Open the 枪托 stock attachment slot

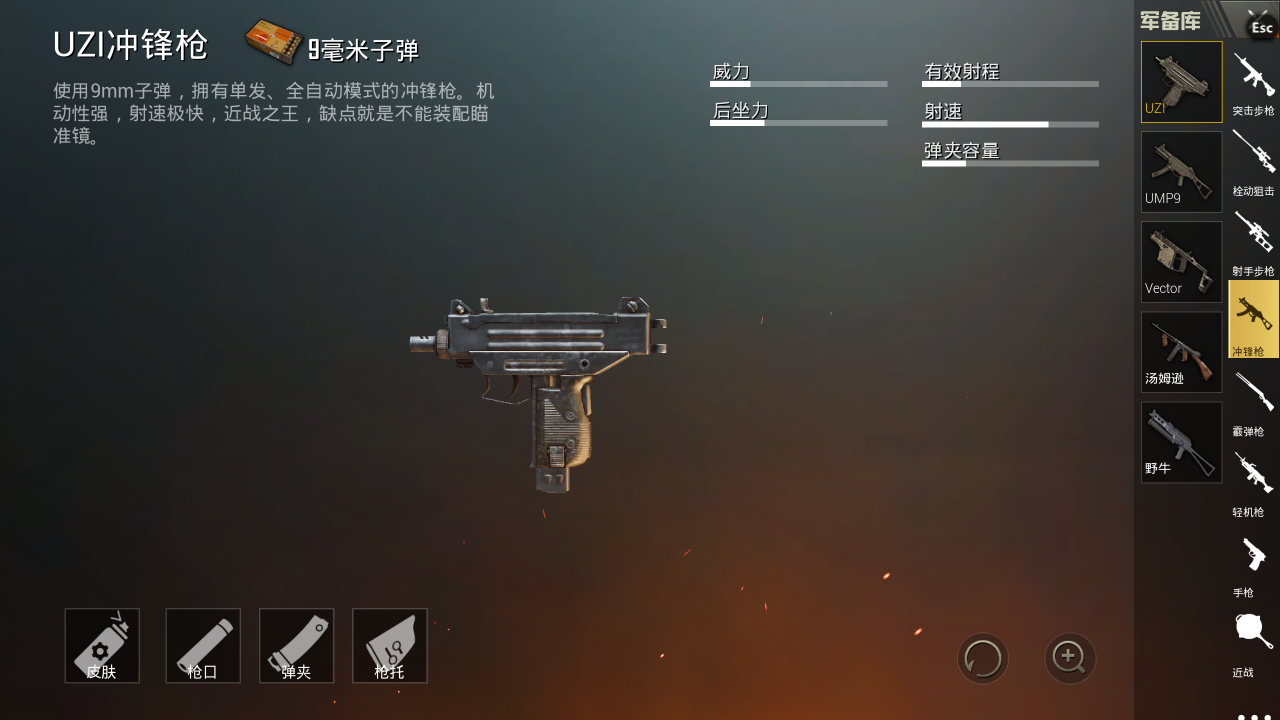pos(390,646)
